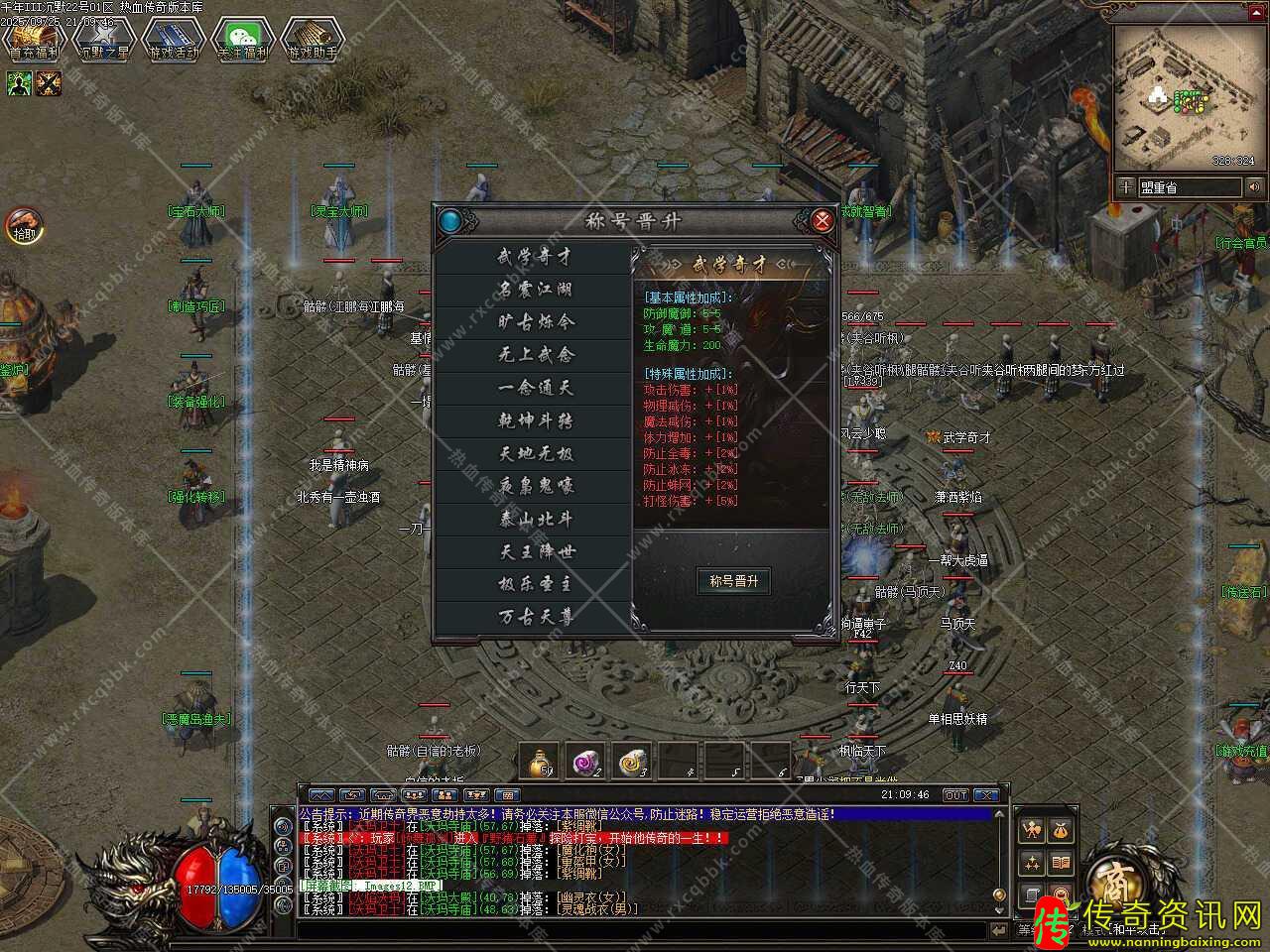The width and height of the screenshot is (1270, 952).
Task: Open the 游戏活动 game events icon
Action: coord(173,37)
